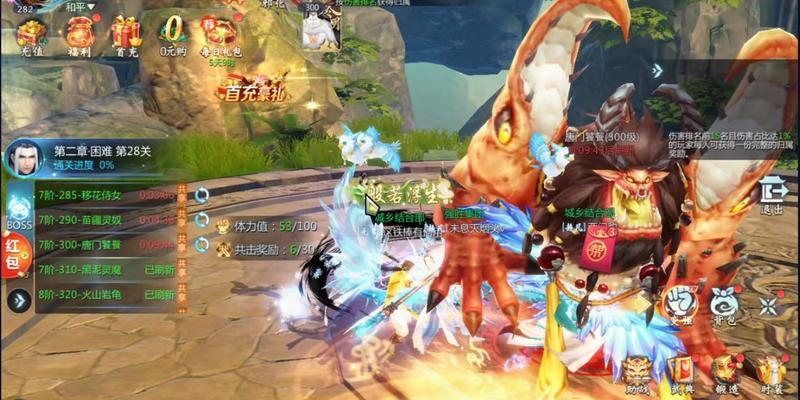Image resolution: width=800 pixels, height=400 pixels.
Task: Leave via the 退出 exit button
Action: pos(773,194)
